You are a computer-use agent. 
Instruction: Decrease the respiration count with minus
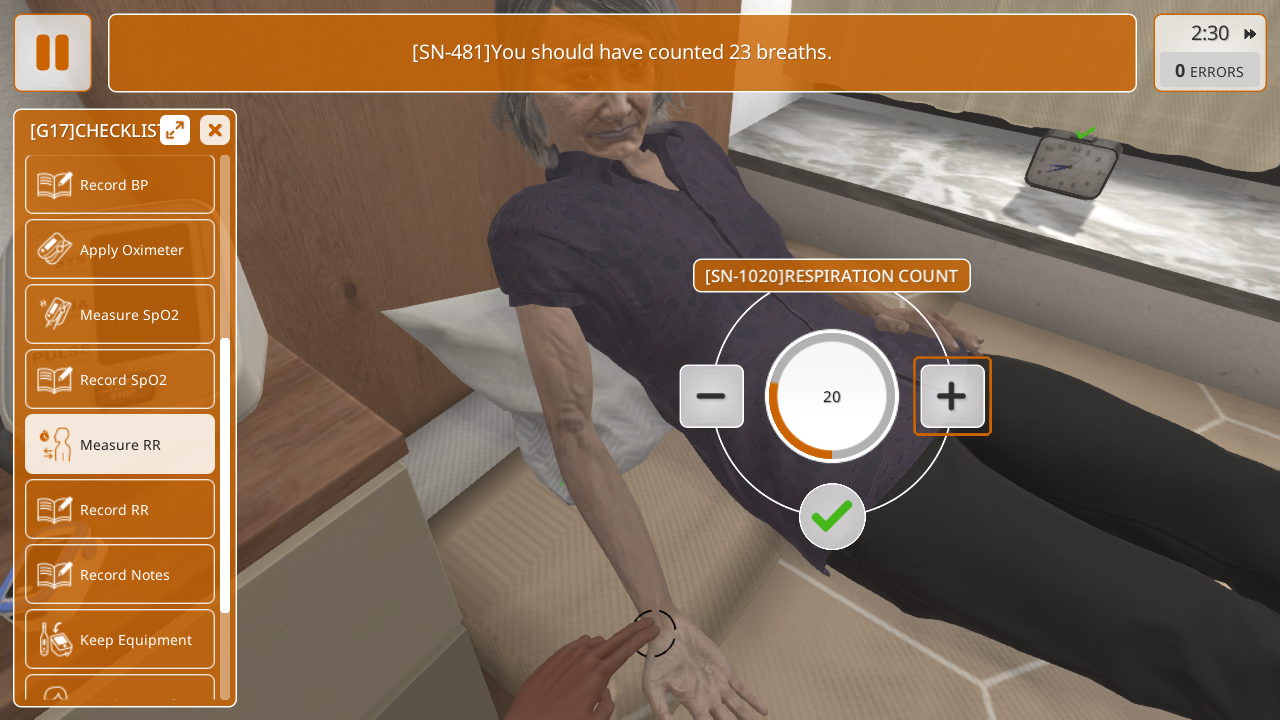pyautogui.click(x=711, y=396)
